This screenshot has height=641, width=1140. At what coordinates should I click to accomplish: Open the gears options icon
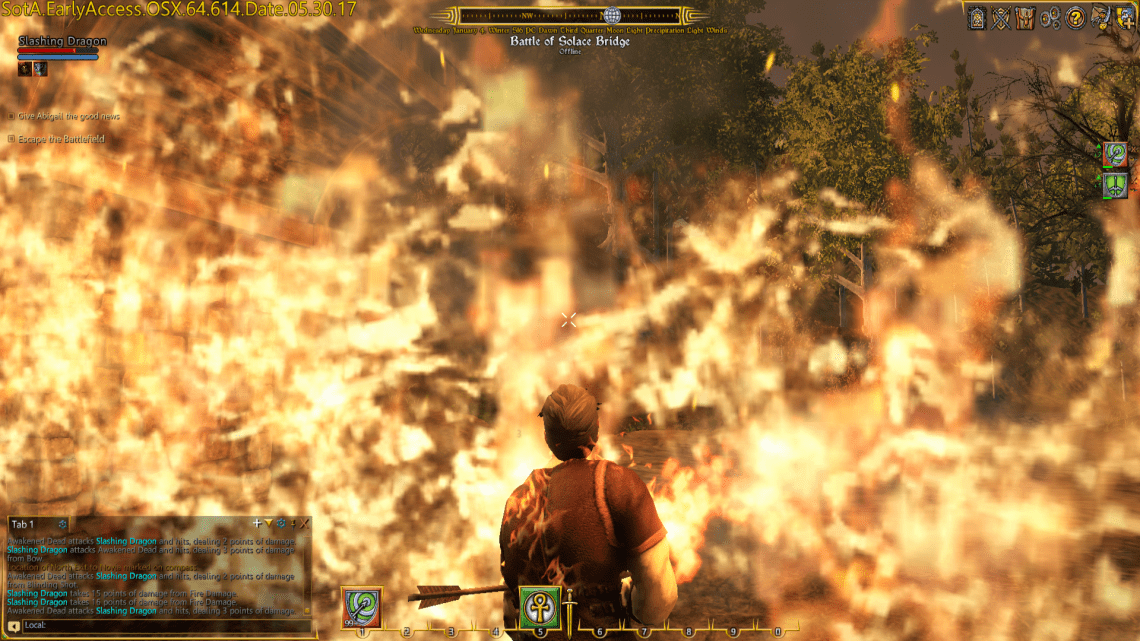(1050, 17)
